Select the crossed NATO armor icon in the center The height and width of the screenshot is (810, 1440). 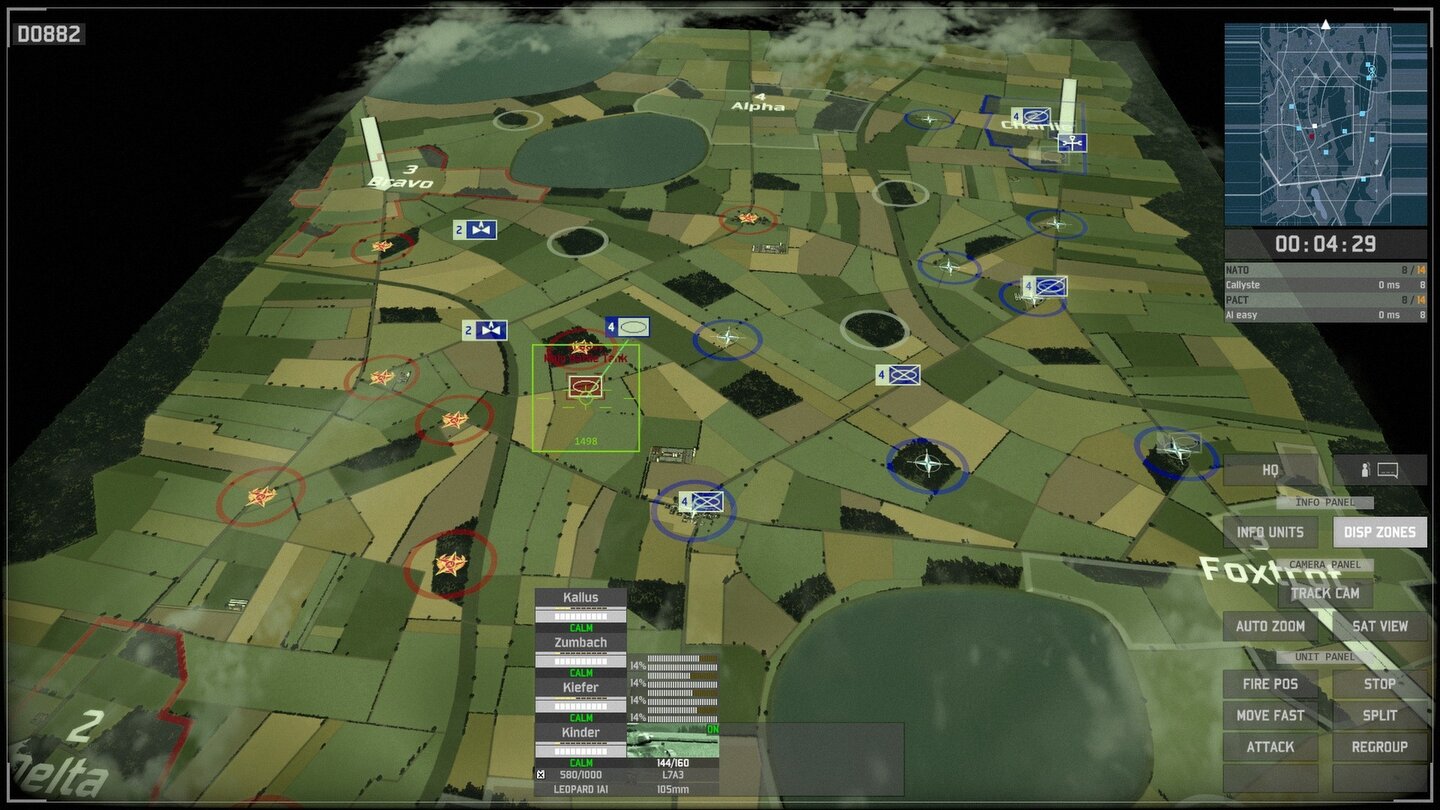point(899,374)
